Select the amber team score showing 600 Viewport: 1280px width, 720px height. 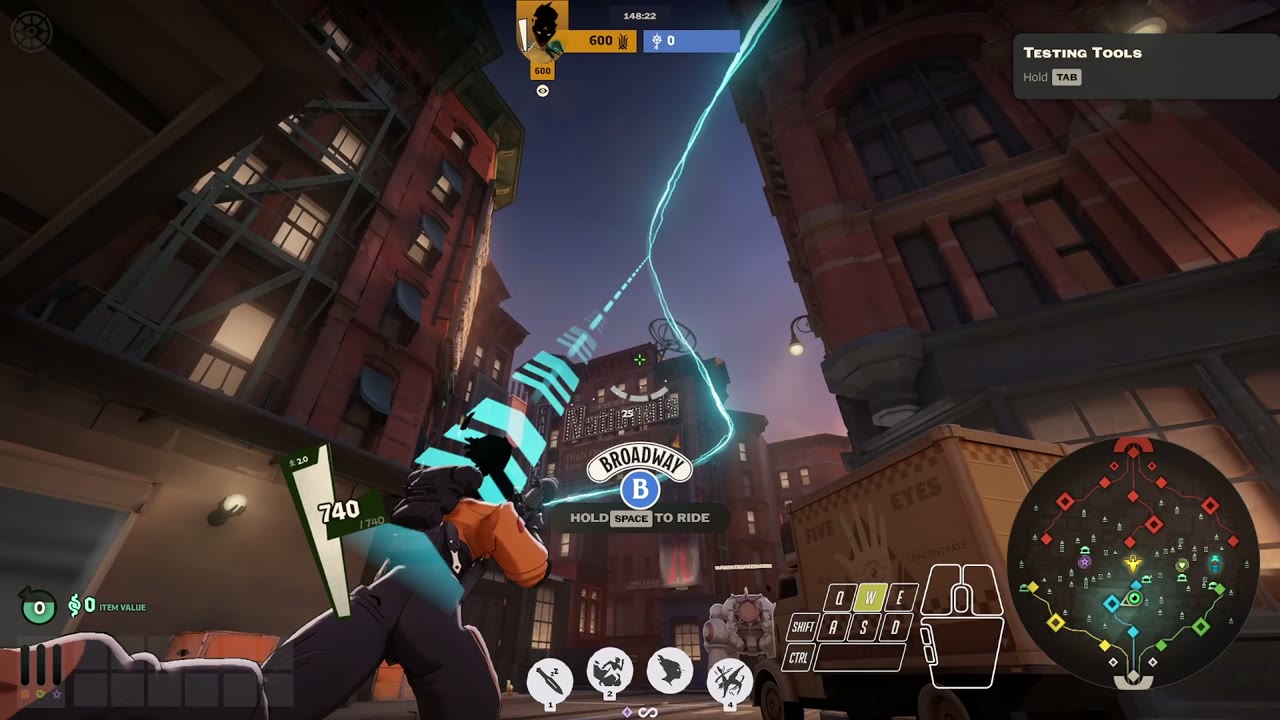tap(601, 41)
